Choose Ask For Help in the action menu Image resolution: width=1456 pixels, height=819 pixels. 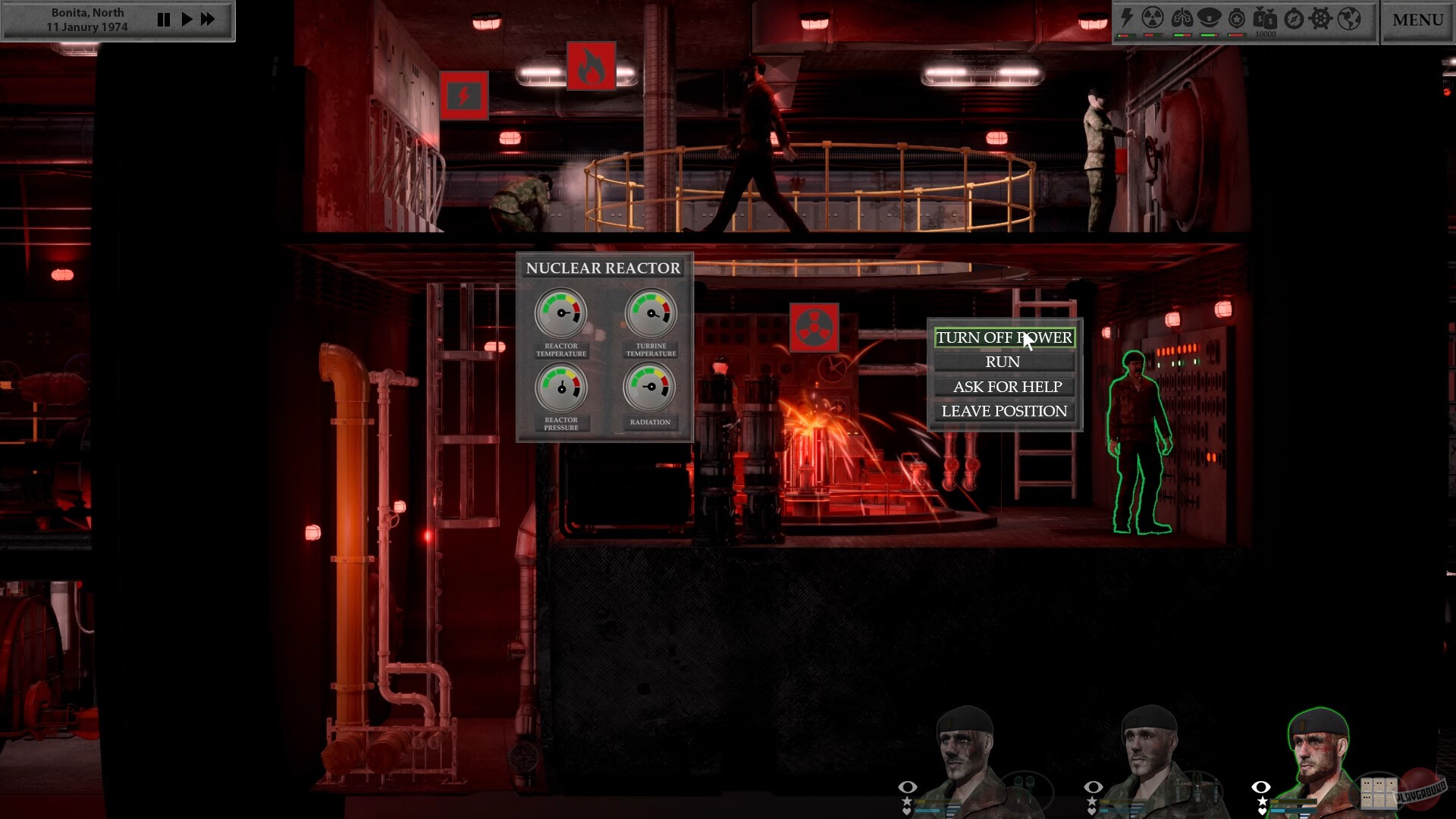1003,386
